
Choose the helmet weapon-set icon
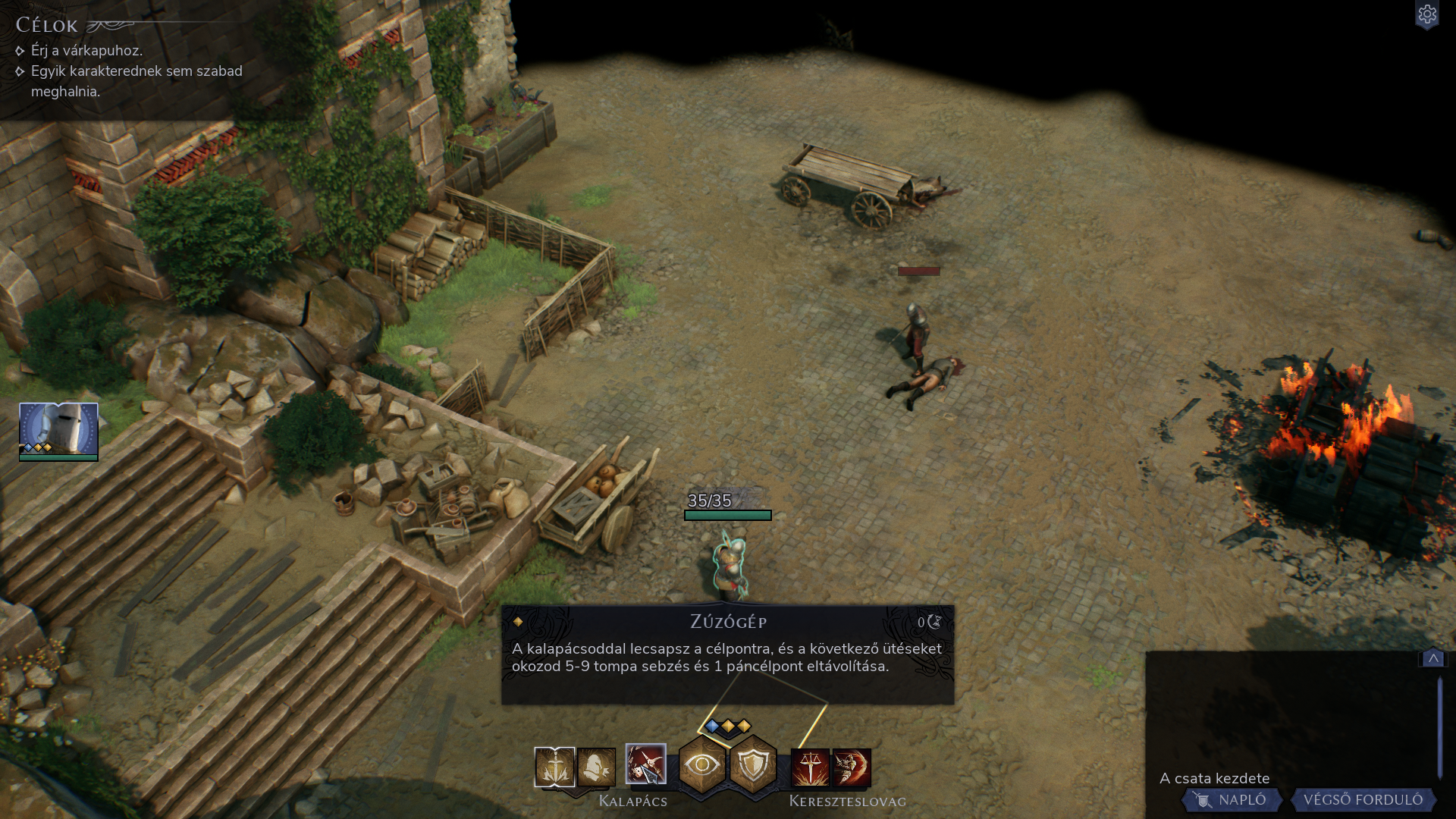596,767
